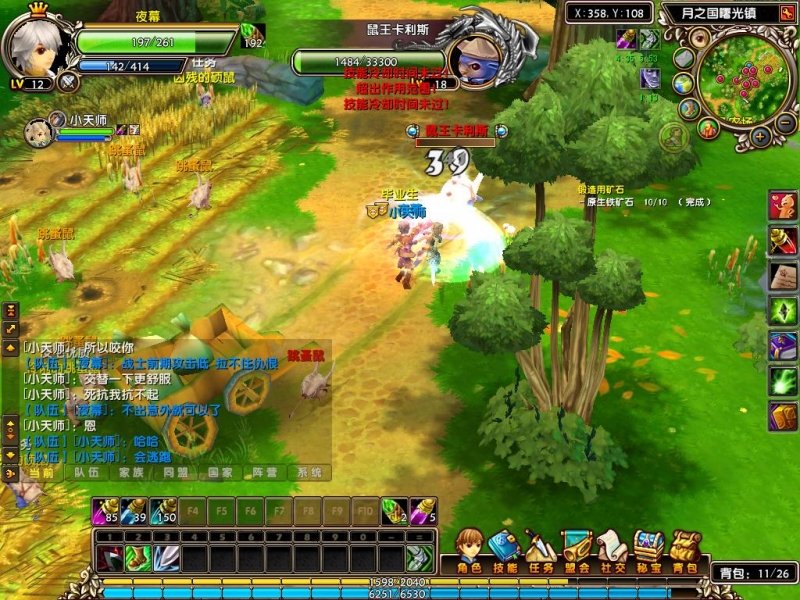Open the 任务 quest log
Image resolution: width=800 pixels, height=600 pixels.
(x=540, y=550)
